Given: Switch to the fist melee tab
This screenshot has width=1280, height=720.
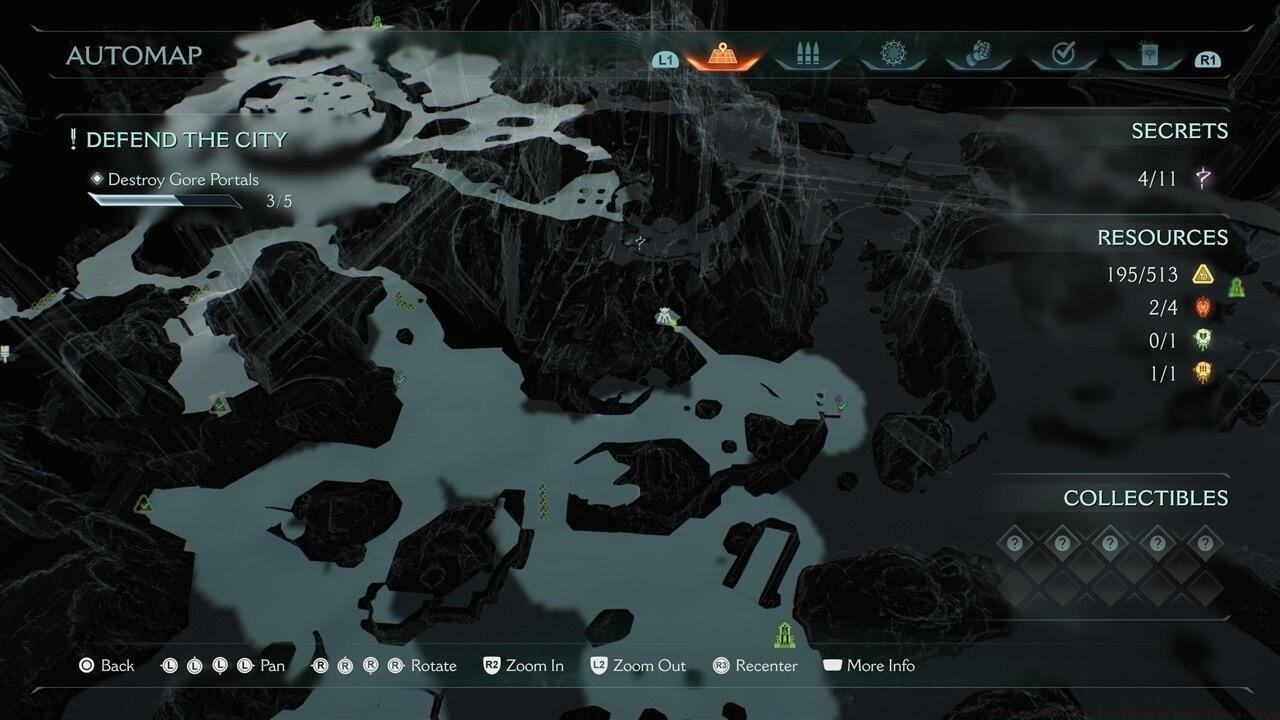Looking at the screenshot, I should coord(977,55).
